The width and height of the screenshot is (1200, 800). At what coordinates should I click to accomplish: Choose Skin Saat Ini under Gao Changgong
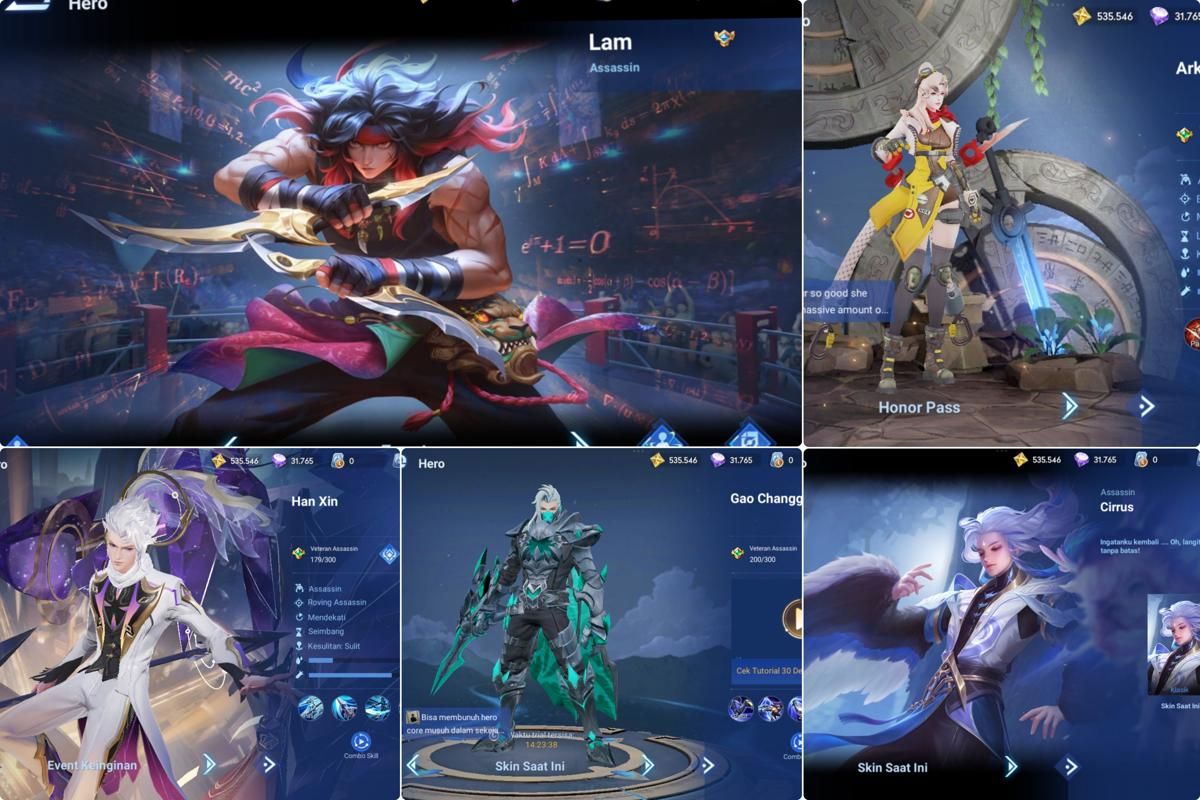pyautogui.click(x=529, y=767)
